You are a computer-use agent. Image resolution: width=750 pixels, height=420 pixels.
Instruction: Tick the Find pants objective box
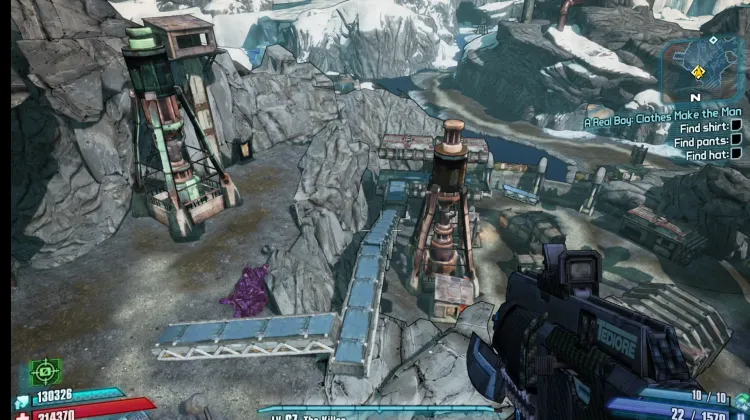736,141
